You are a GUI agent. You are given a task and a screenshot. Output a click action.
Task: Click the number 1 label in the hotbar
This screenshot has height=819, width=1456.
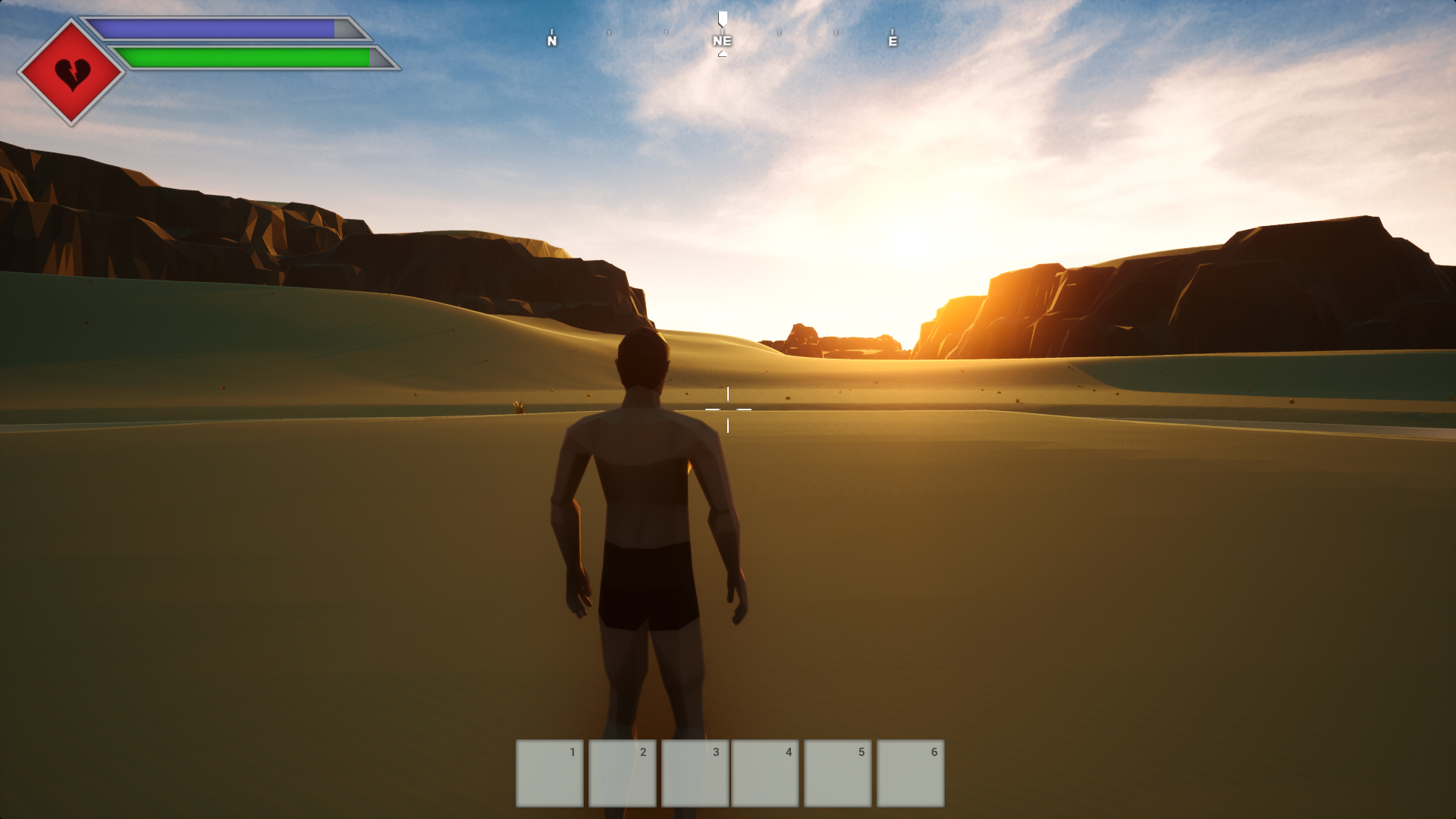click(x=573, y=752)
